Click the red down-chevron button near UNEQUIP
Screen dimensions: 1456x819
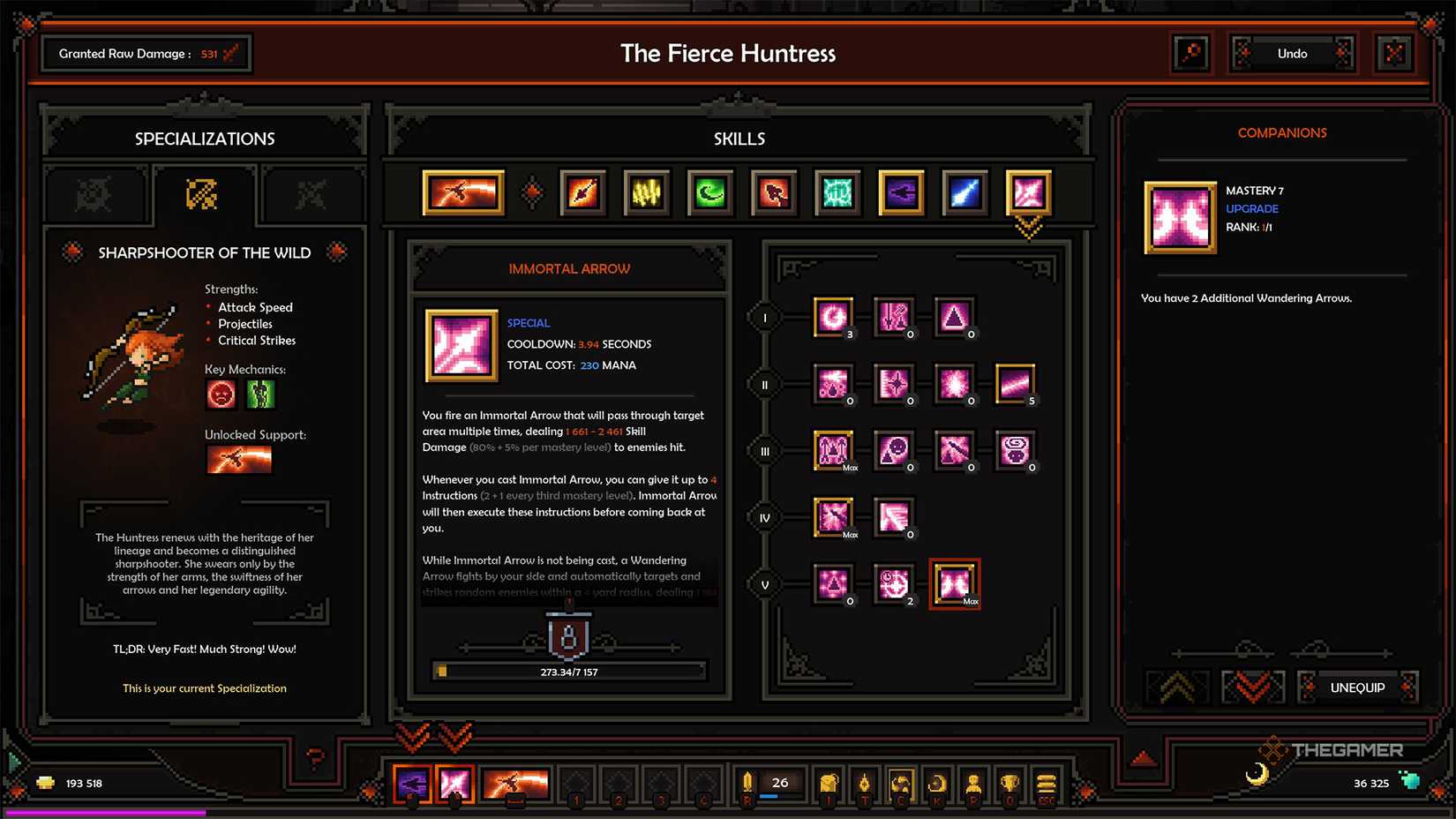[1252, 687]
